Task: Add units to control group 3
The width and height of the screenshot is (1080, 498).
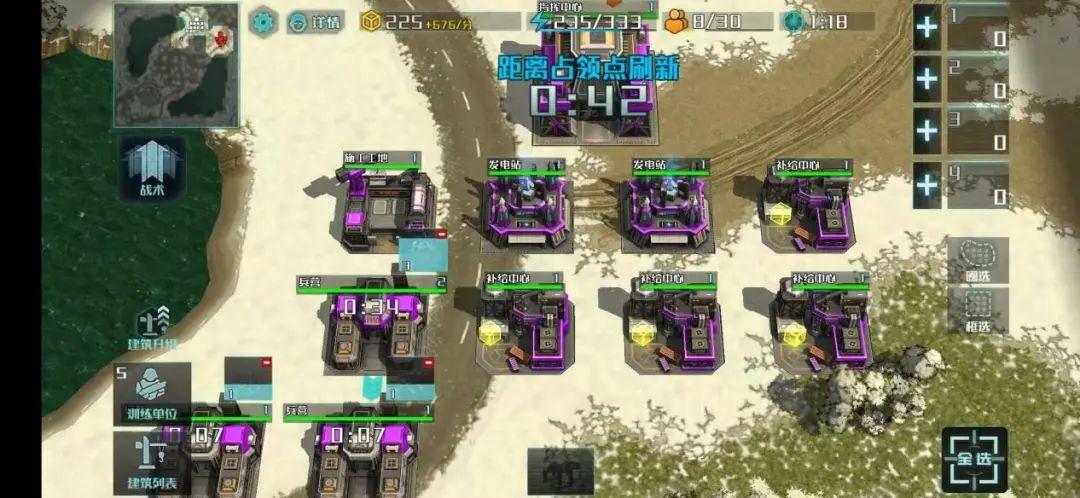Action: point(927,132)
